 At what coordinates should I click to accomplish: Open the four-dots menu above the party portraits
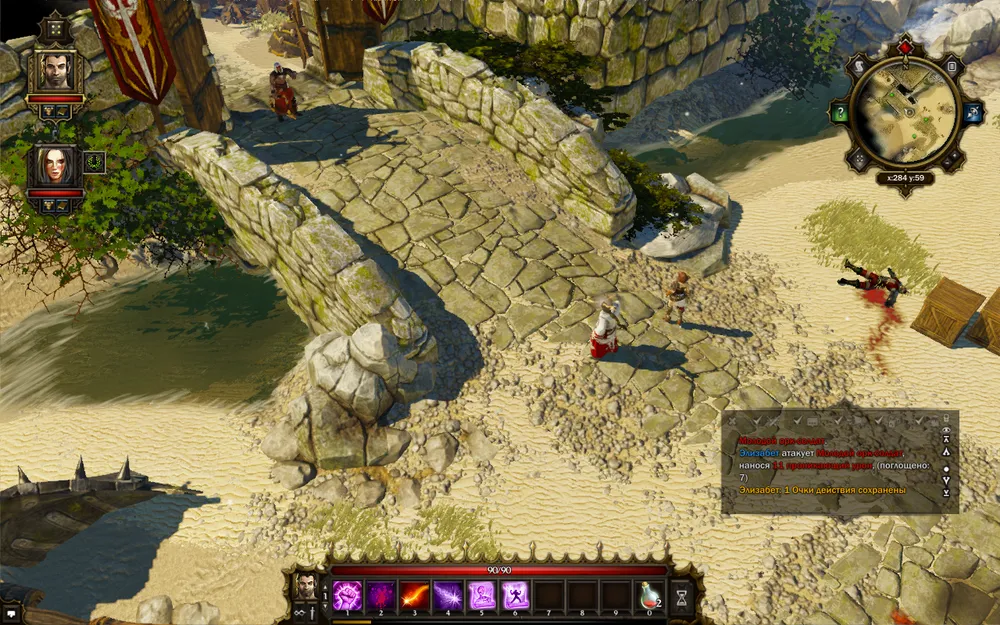coord(55,29)
